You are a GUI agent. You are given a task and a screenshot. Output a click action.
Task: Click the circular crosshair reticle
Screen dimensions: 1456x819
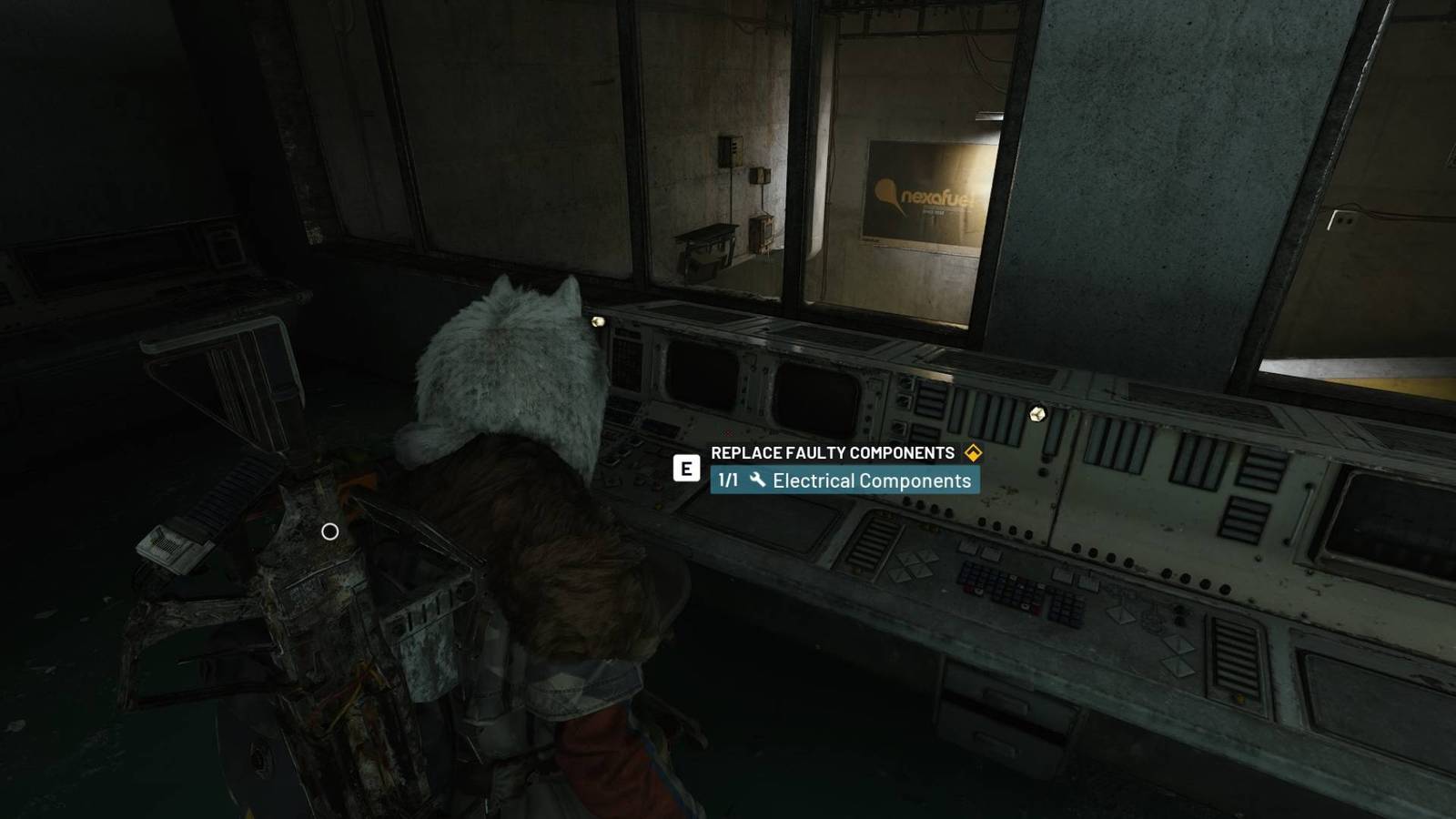click(329, 531)
